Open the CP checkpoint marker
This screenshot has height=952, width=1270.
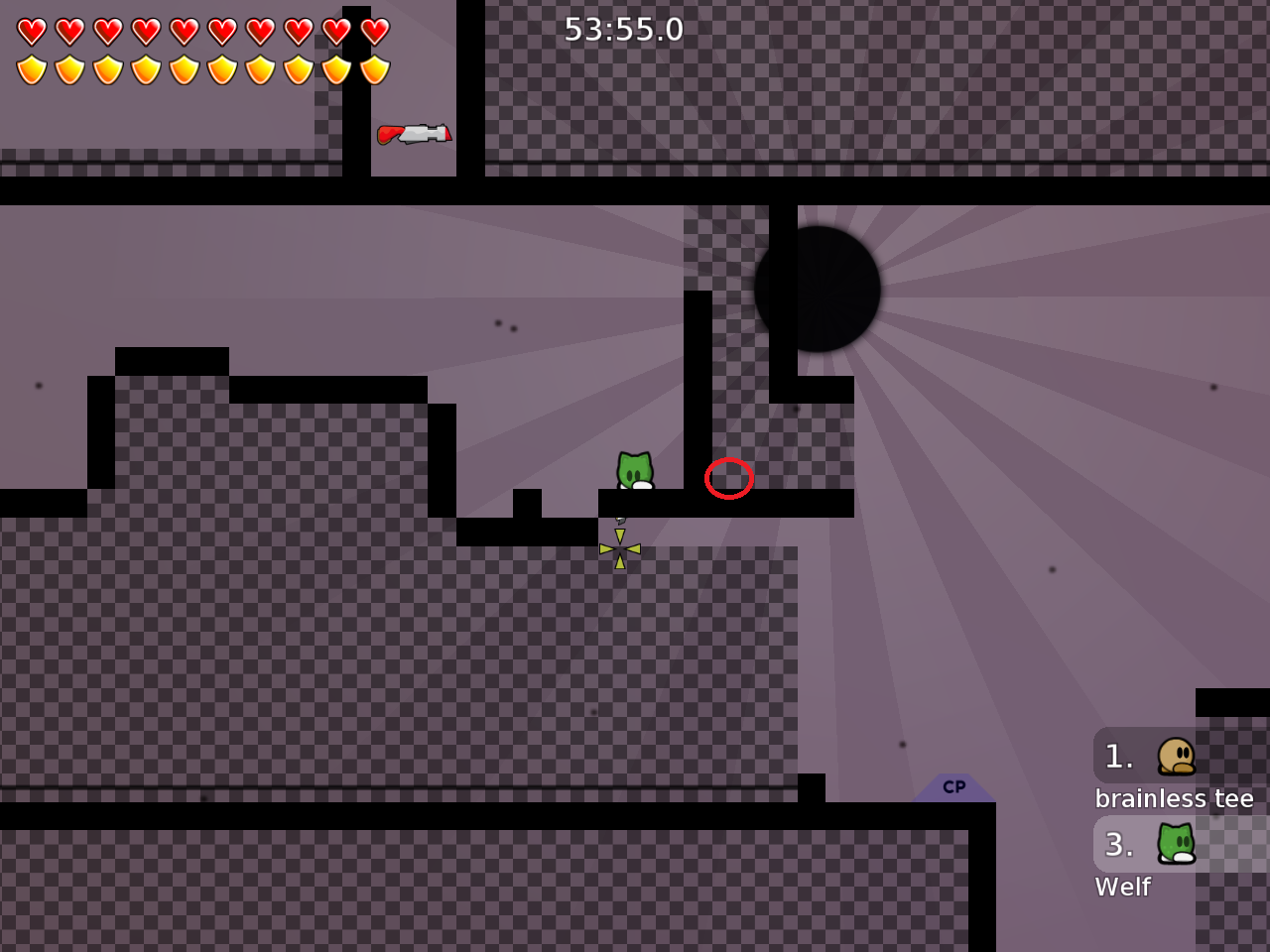(x=953, y=788)
